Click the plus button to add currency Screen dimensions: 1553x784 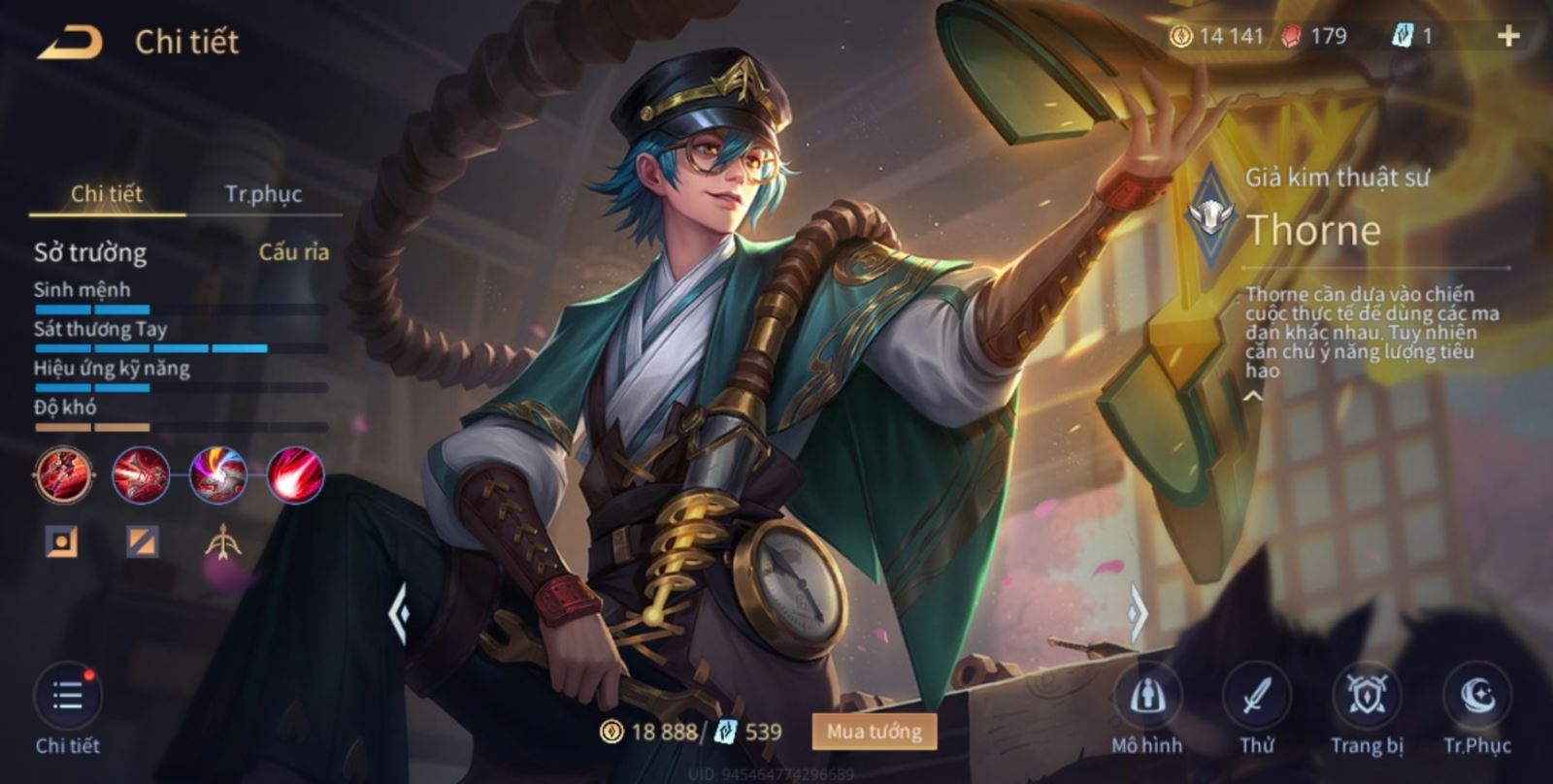(x=1506, y=36)
